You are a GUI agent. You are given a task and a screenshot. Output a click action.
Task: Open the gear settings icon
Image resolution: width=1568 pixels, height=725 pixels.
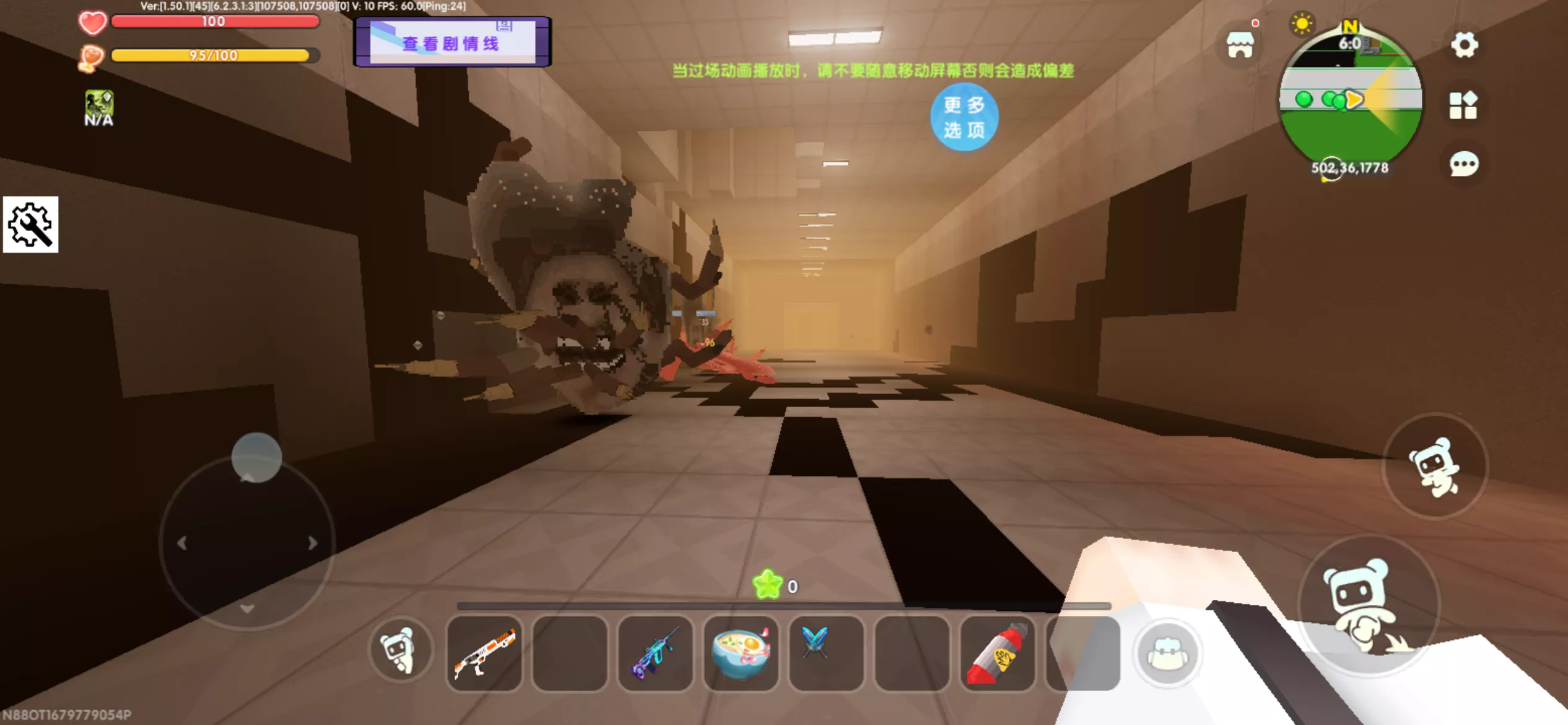pyautogui.click(x=1464, y=45)
